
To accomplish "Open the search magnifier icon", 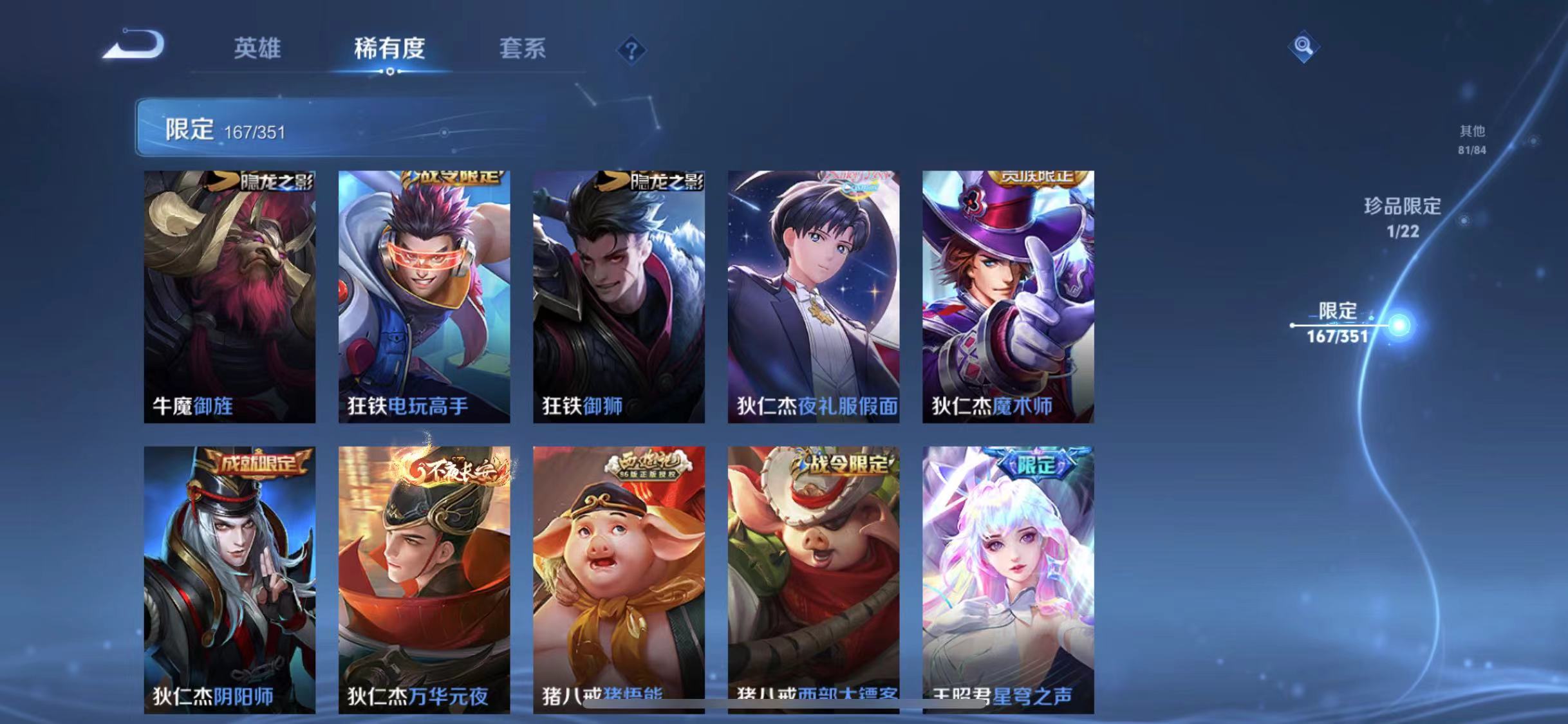I will pyautogui.click(x=1305, y=45).
